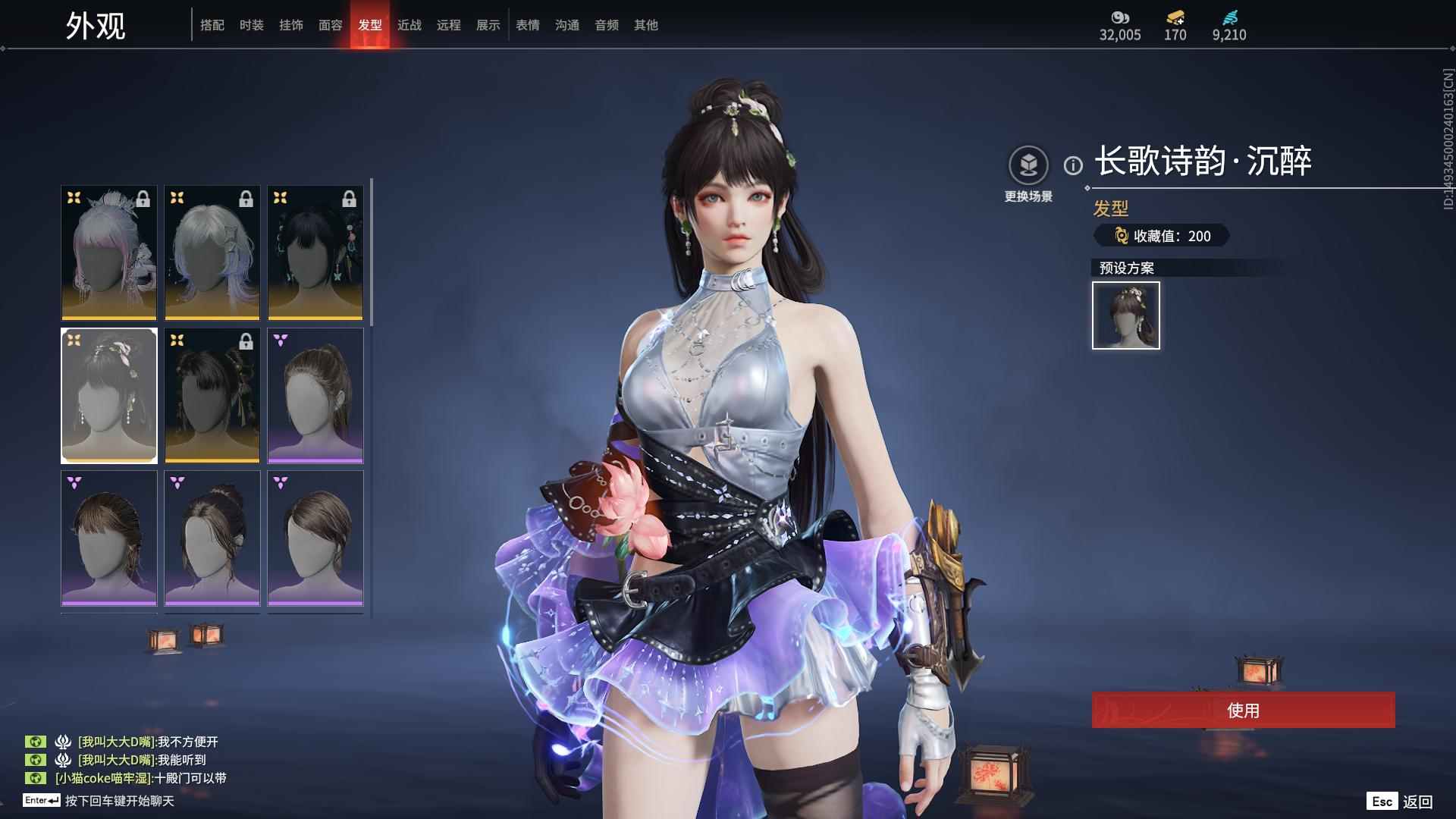Click the yellow ticket currency icon showing 170

pos(1174,16)
